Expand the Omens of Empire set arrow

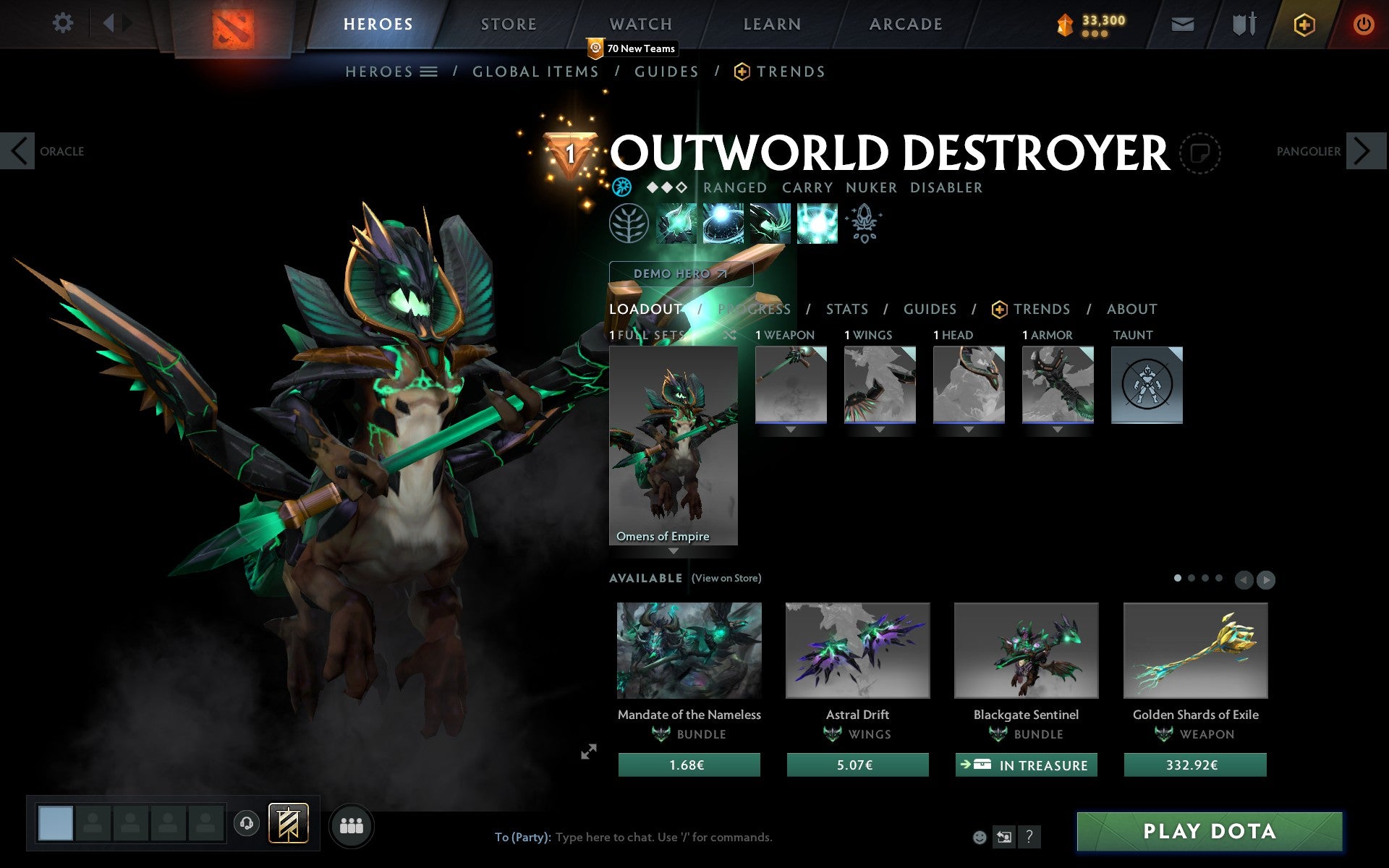tap(674, 551)
